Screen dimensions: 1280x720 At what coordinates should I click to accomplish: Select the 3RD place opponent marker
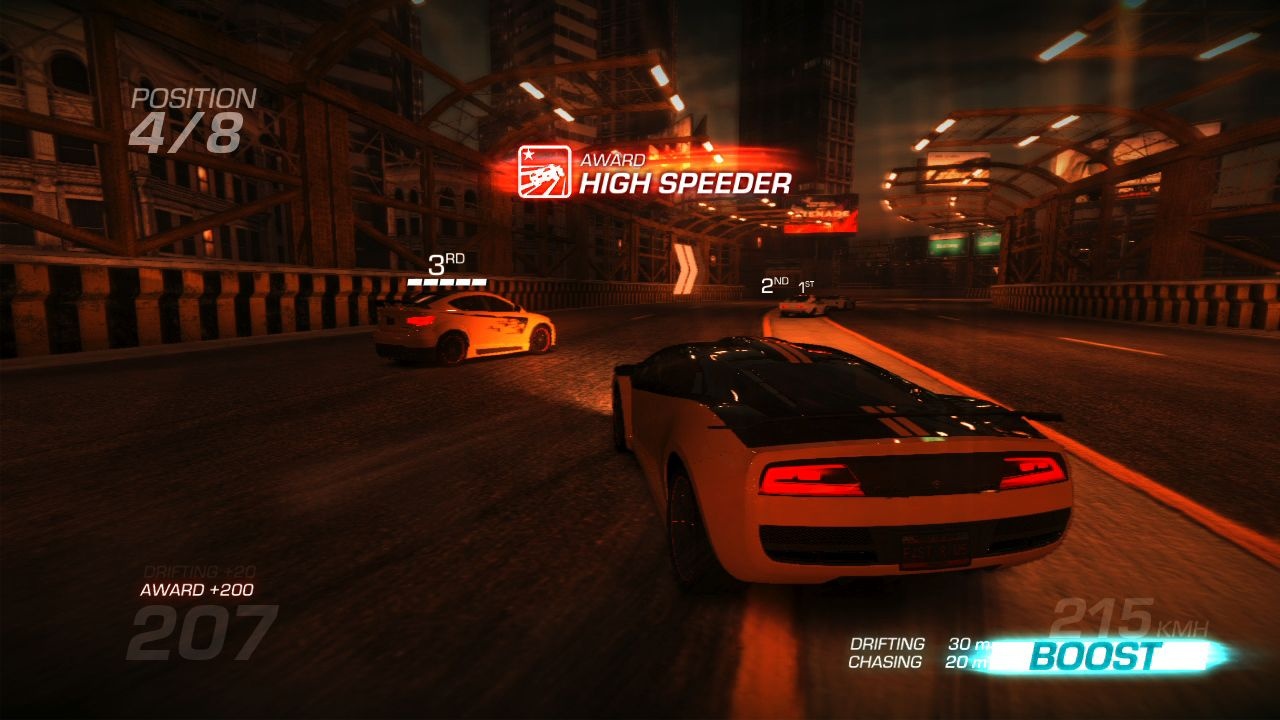click(446, 269)
